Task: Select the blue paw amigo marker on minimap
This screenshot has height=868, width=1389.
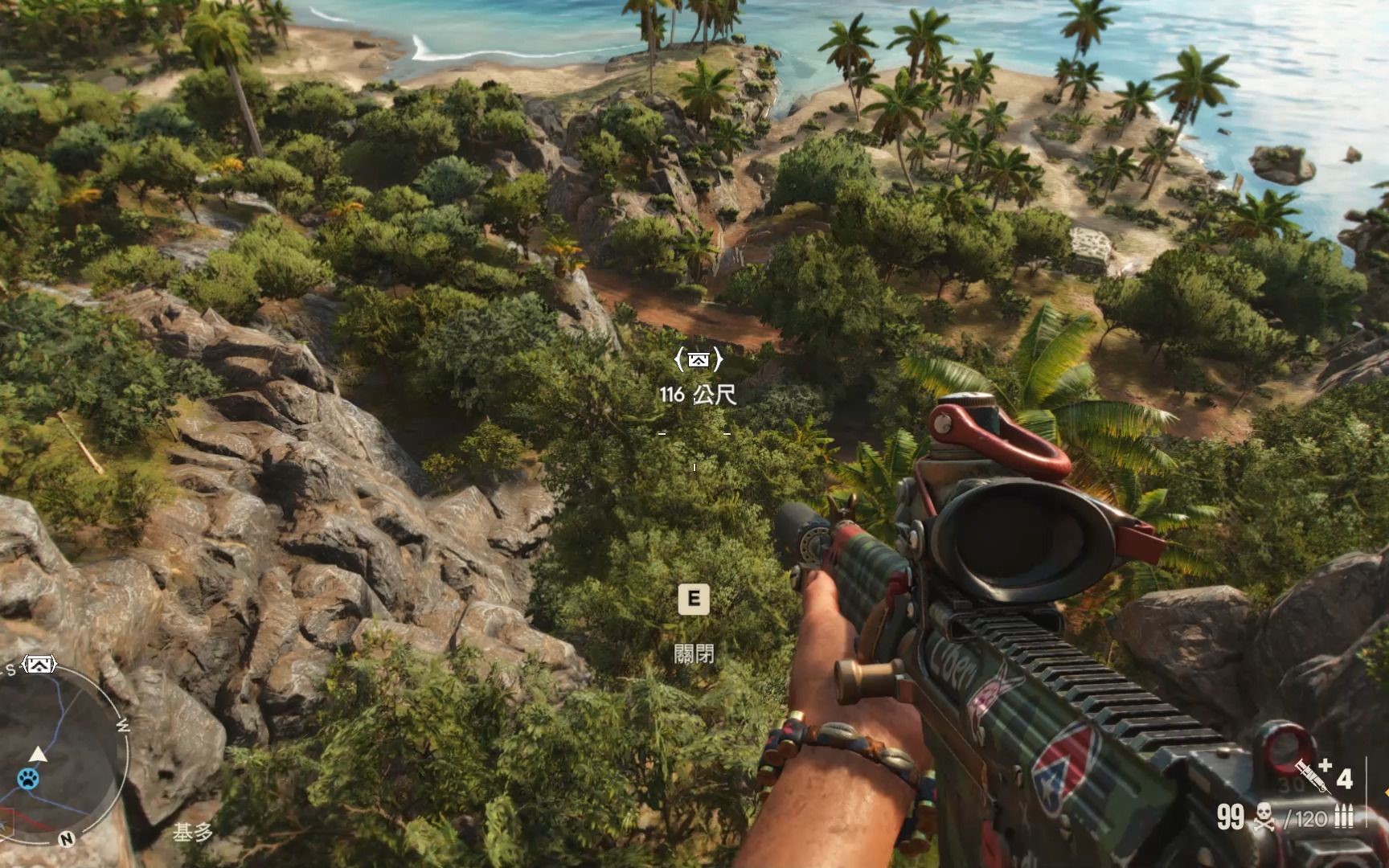Action: click(x=28, y=778)
